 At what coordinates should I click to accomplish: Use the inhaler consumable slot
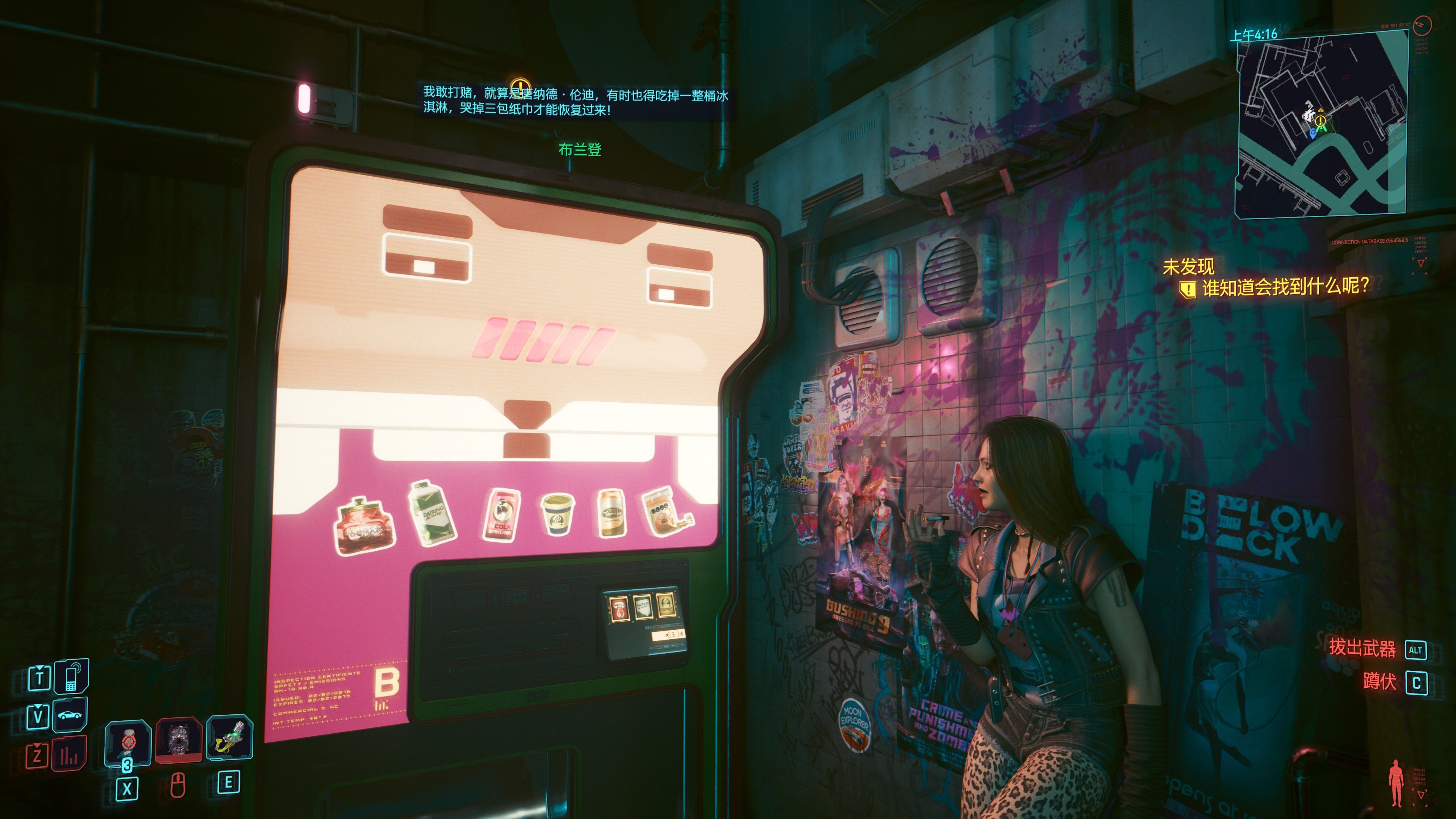click(x=229, y=739)
